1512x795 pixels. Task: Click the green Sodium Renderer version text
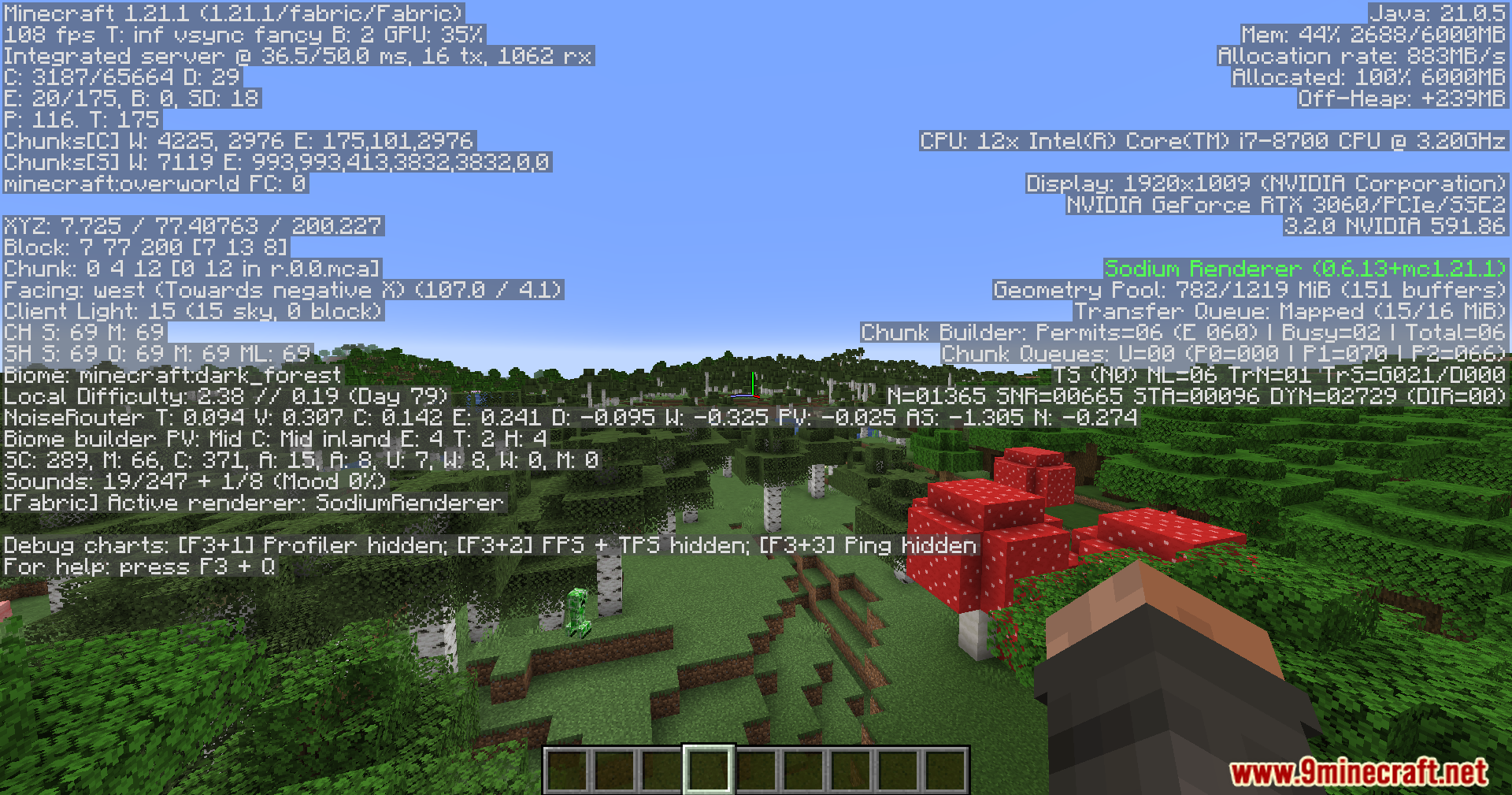[x=1303, y=269]
